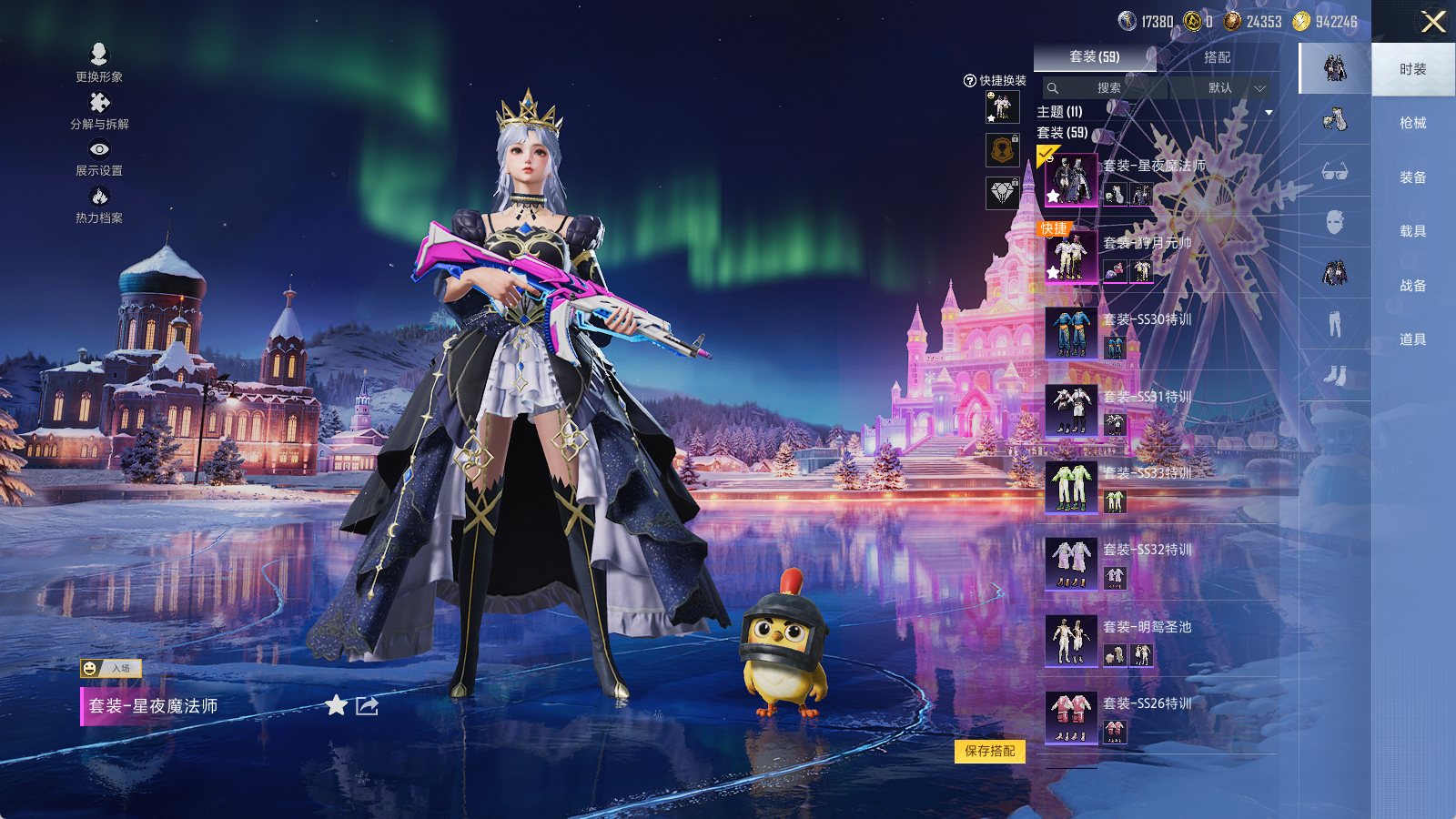
Task: Open the 热力档案 heat archive
Action: click(x=99, y=205)
